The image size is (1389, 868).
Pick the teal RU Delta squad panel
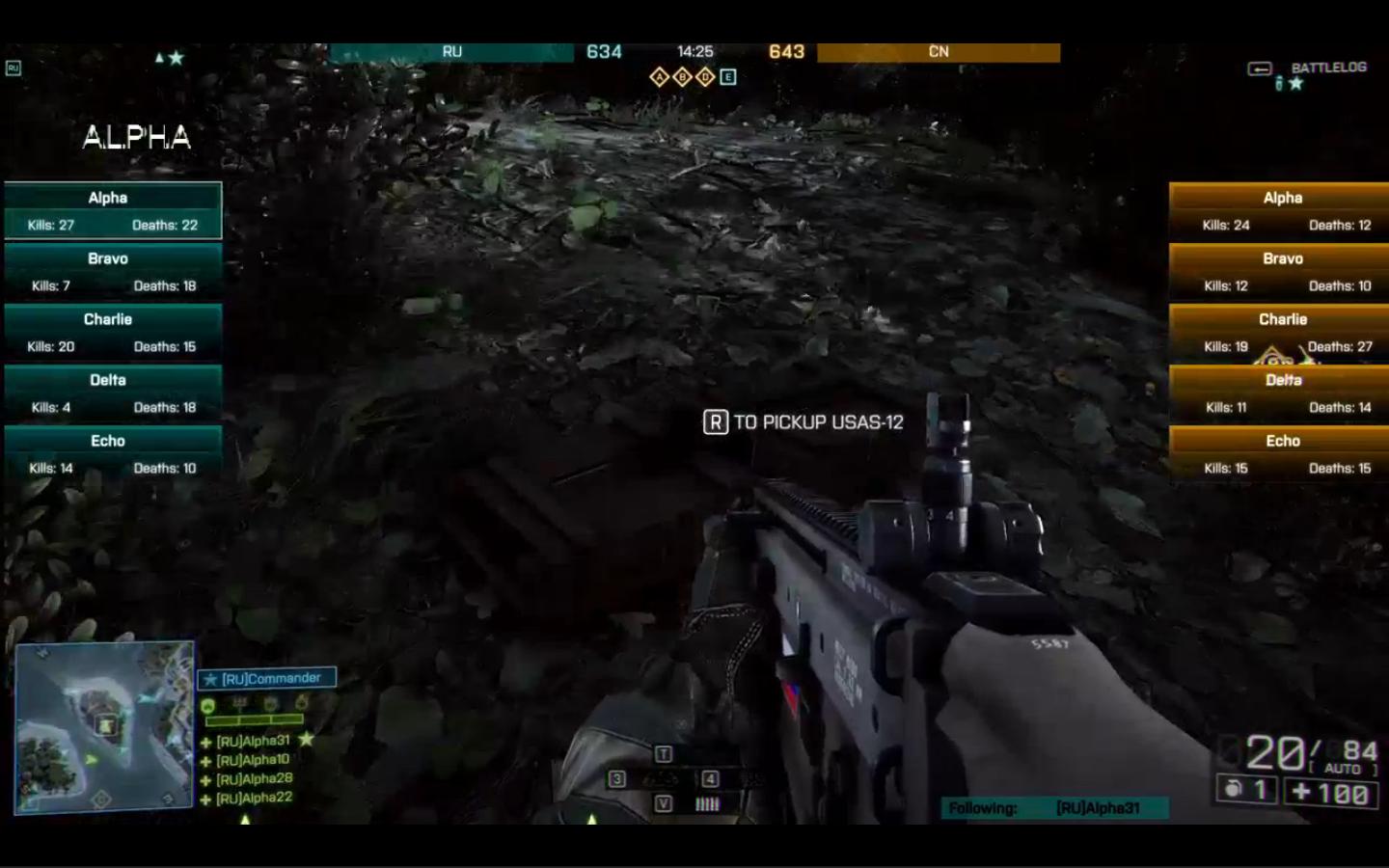pyautogui.click(x=113, y=393)
